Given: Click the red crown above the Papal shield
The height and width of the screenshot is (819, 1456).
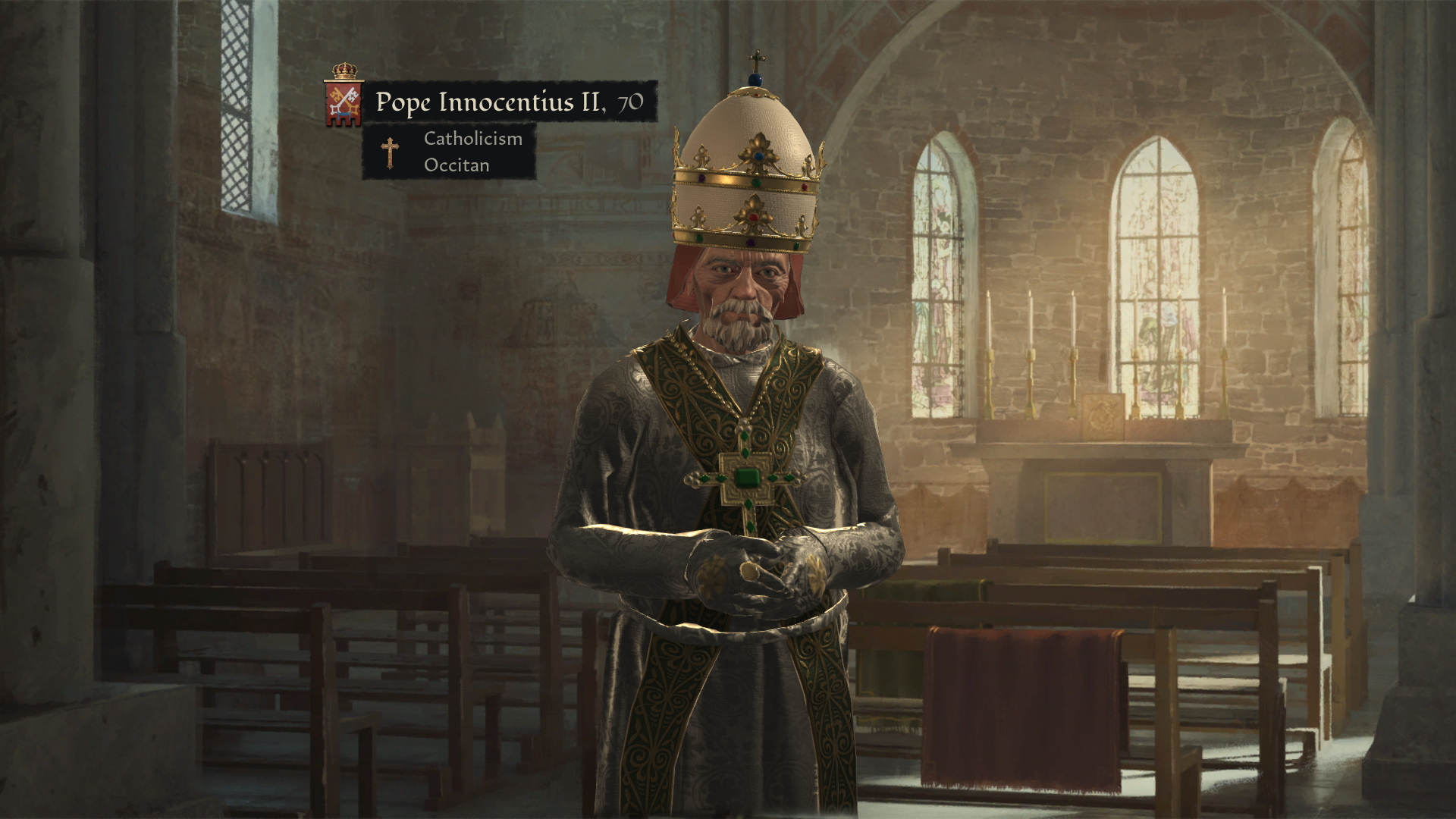Looking at the screenshot, I should pyautogui.click(x=343, y=72).
